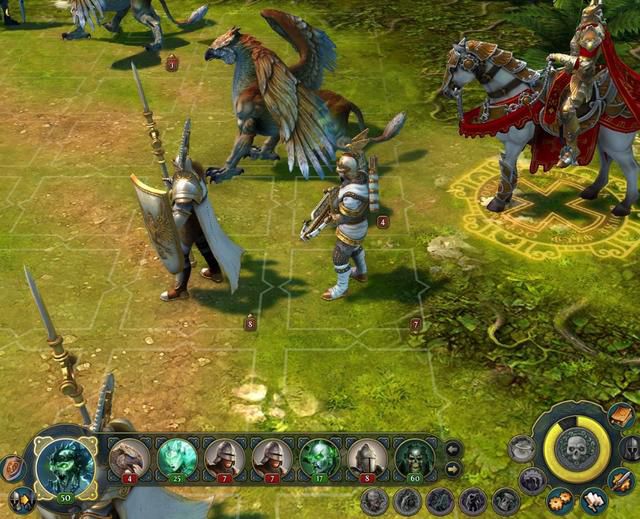Viewport: 640px width, 519px height.
Task: Open the spellbook
Action: [621, 415]
